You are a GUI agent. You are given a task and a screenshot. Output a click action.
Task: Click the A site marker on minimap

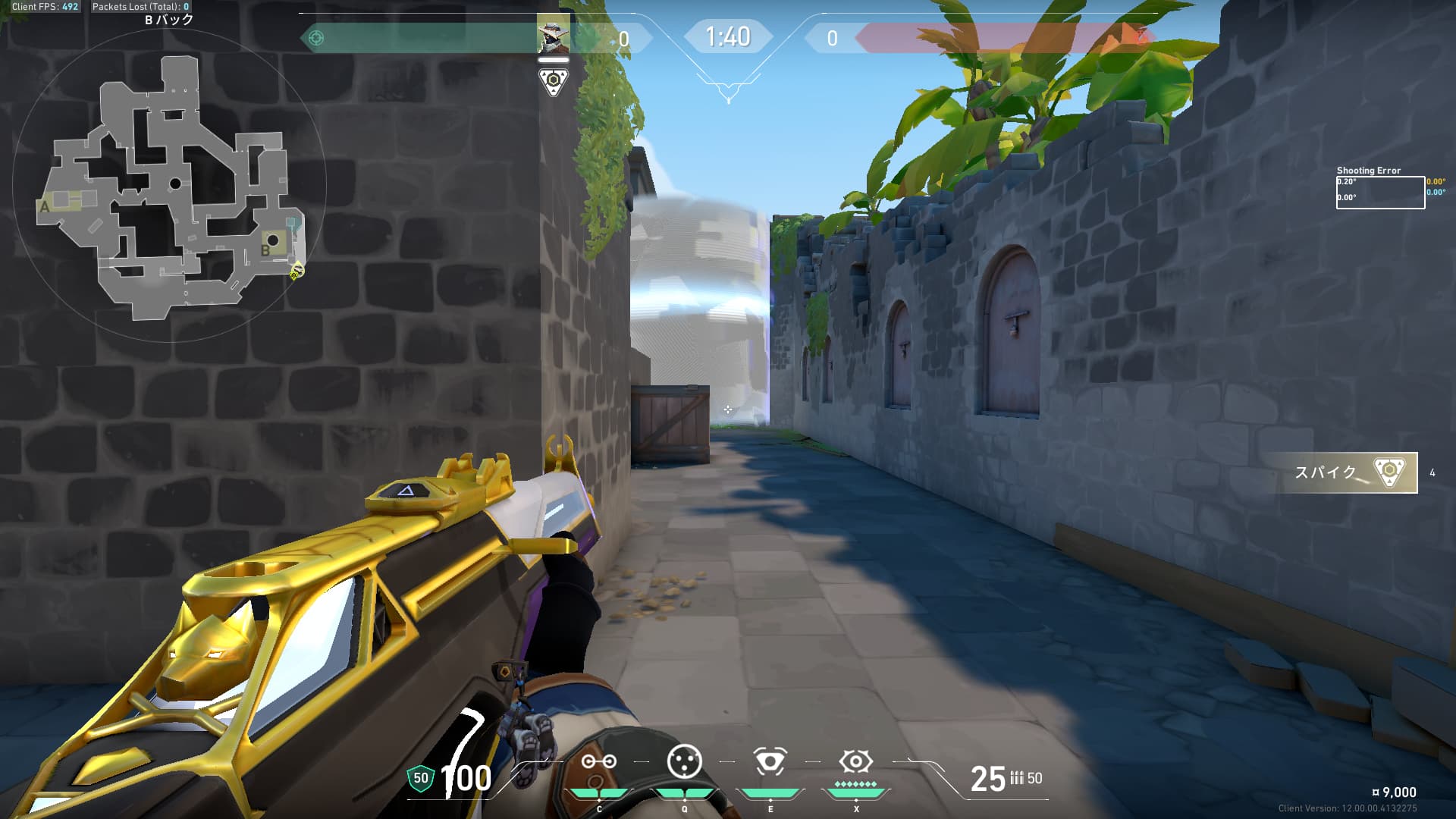(x=45, y=206)
